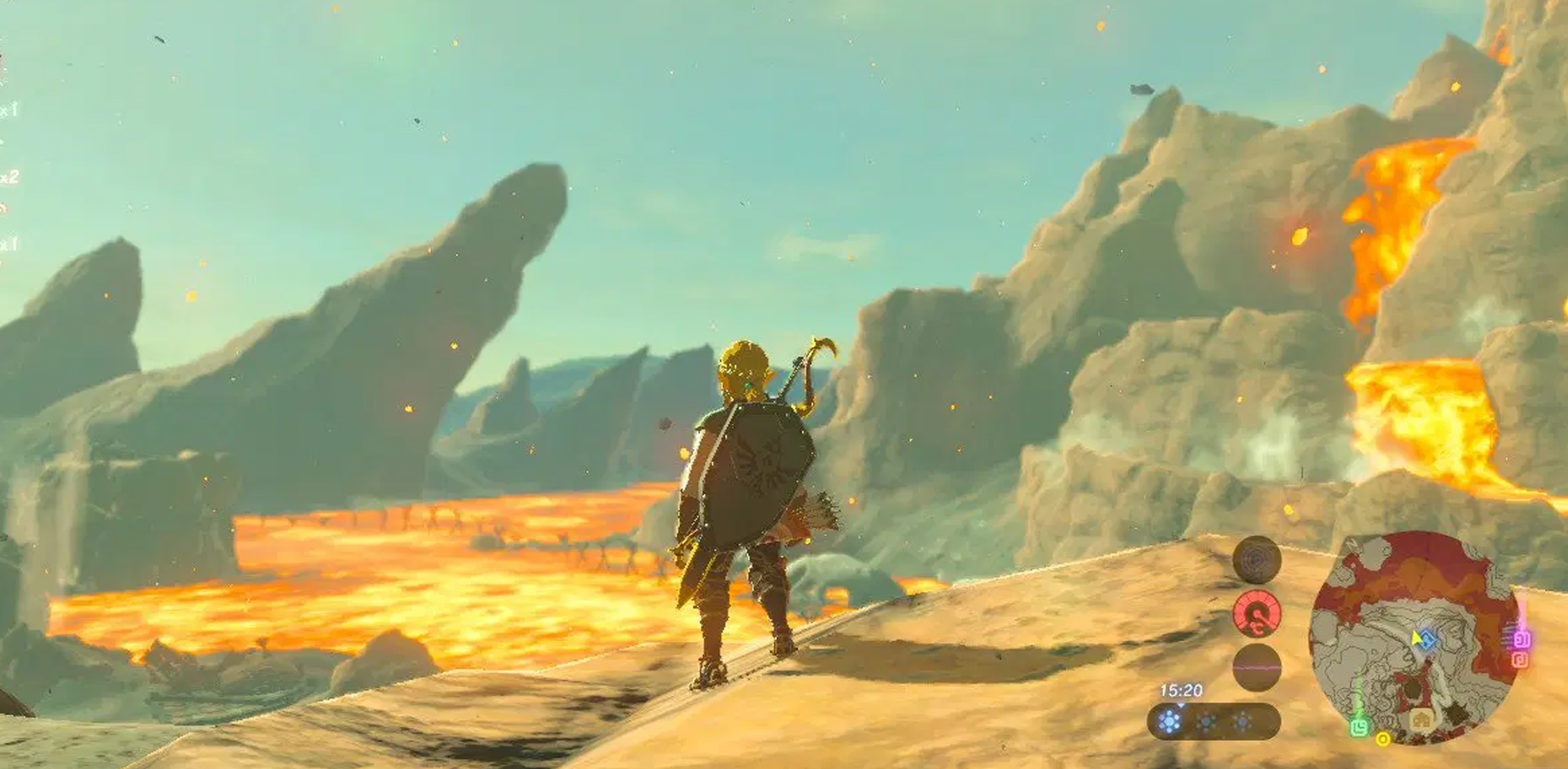Select the blue destination marker on the minimap

tap(1428, 640)
